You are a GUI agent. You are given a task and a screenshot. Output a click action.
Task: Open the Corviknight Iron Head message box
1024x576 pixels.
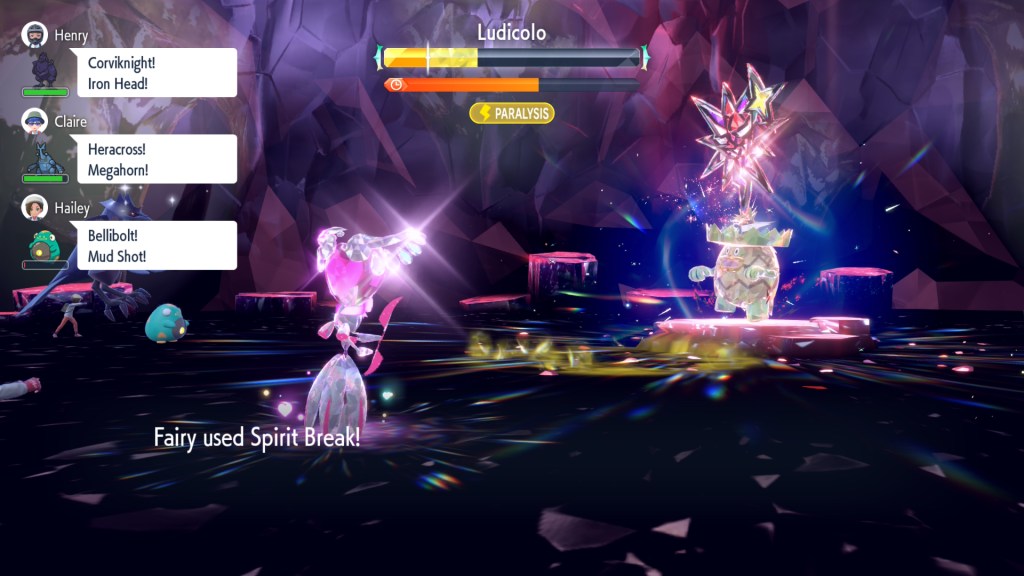pyautogui.click(x=158, y=73)
